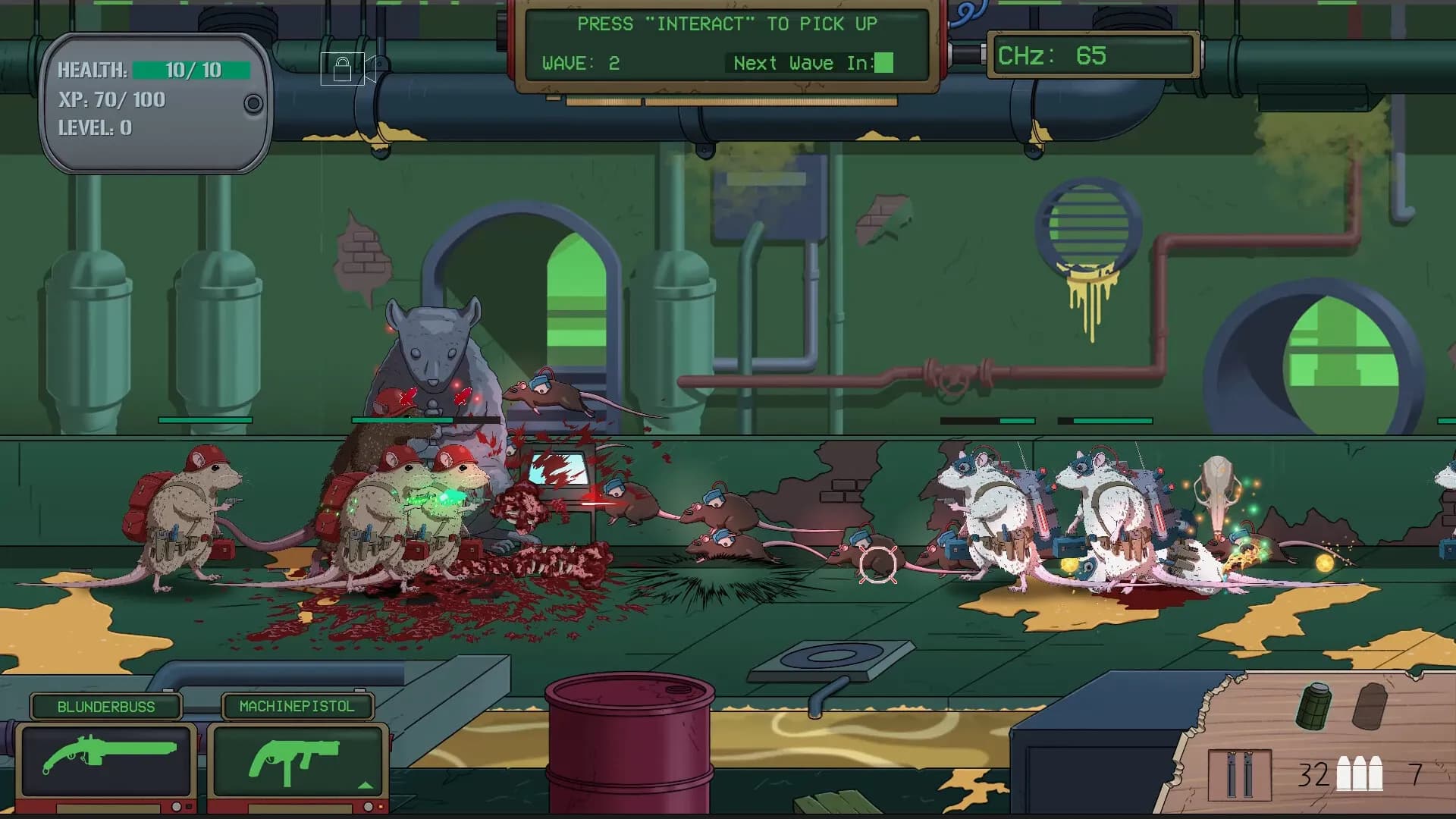Toggle the lock state of the locked pickup
This screenshot has height=819, width=1456.
click(x=343, y=67)
